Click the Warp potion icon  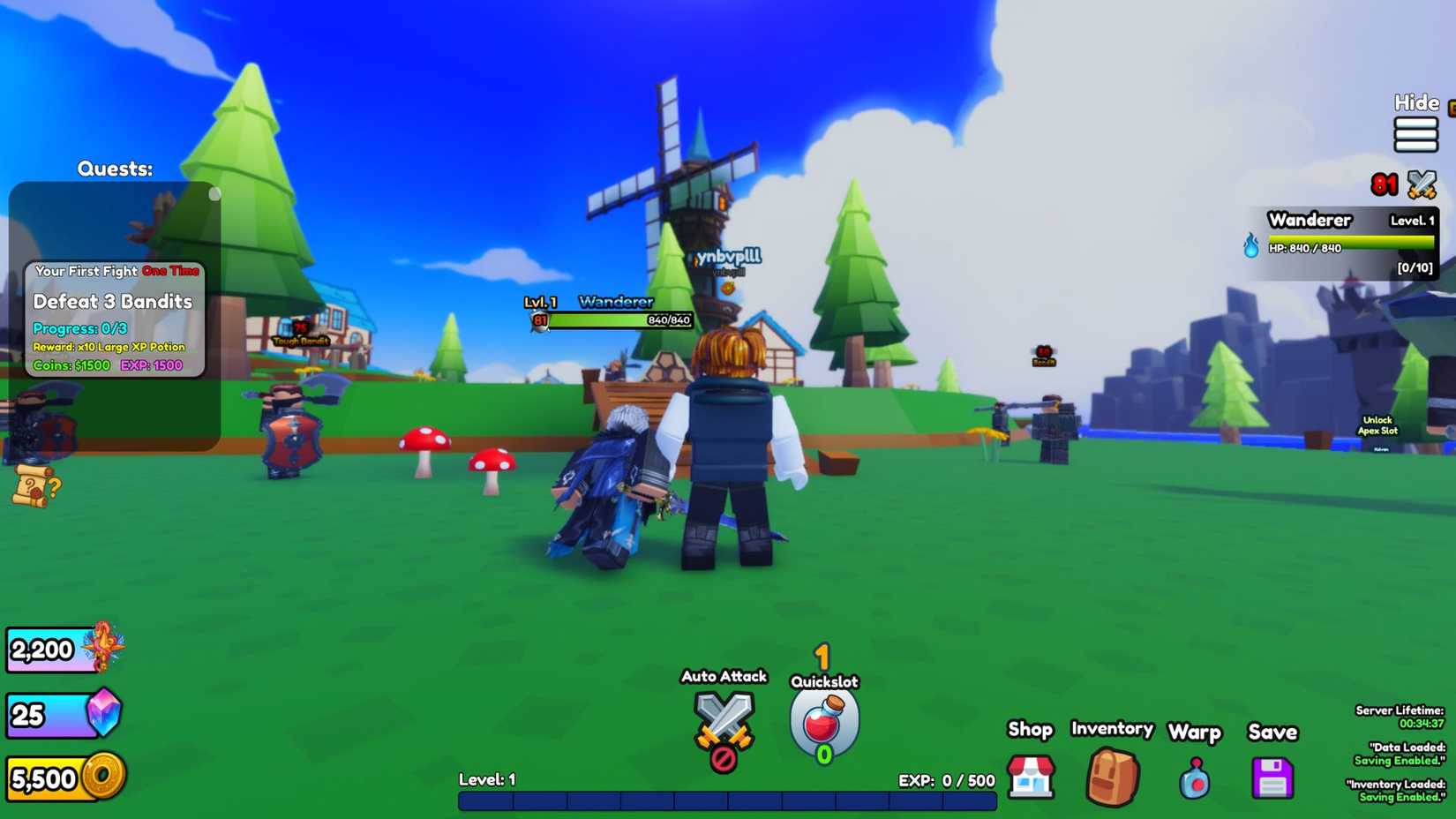pos(1194,778)
